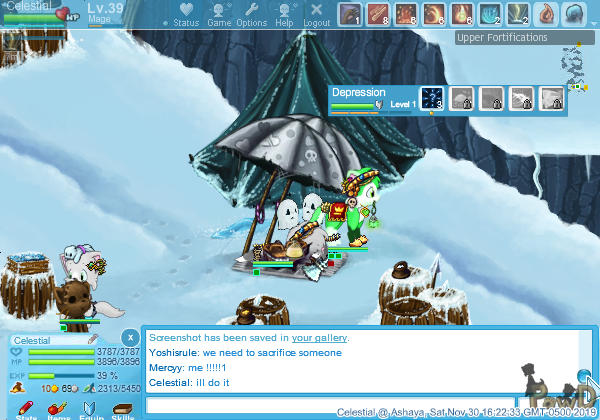Open the Help menu

tap(285, 15)
